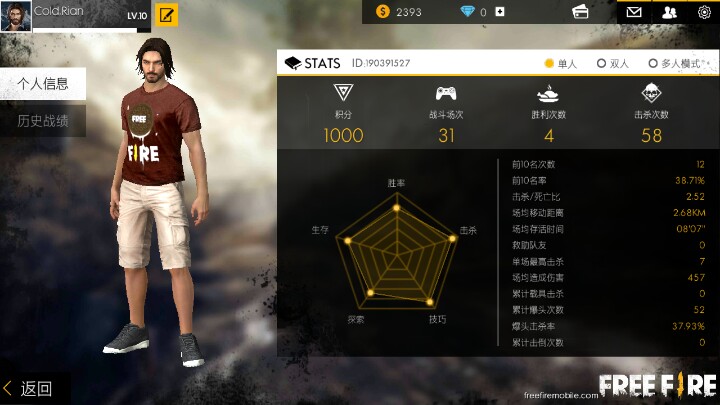Go back with the 返回 button

point(28,388)
